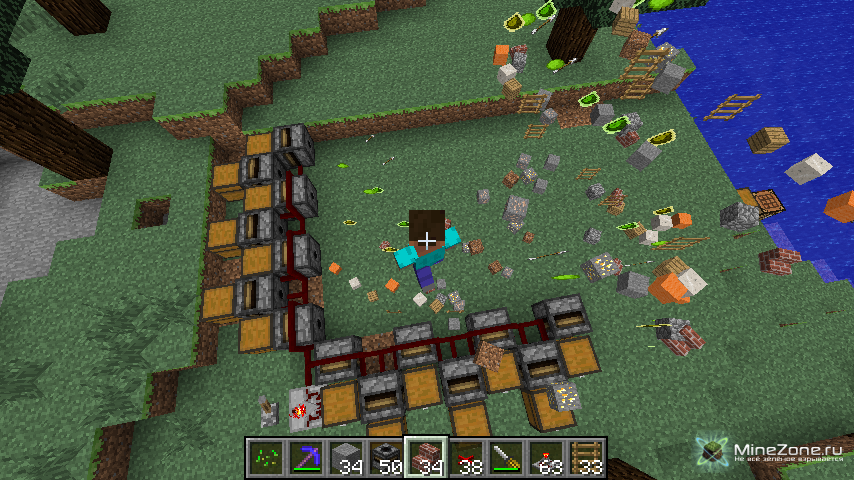This screenshot has width=854, height=480.
Task: Select the green seeds hotbar slot
Action: click(x=264, y=456)
